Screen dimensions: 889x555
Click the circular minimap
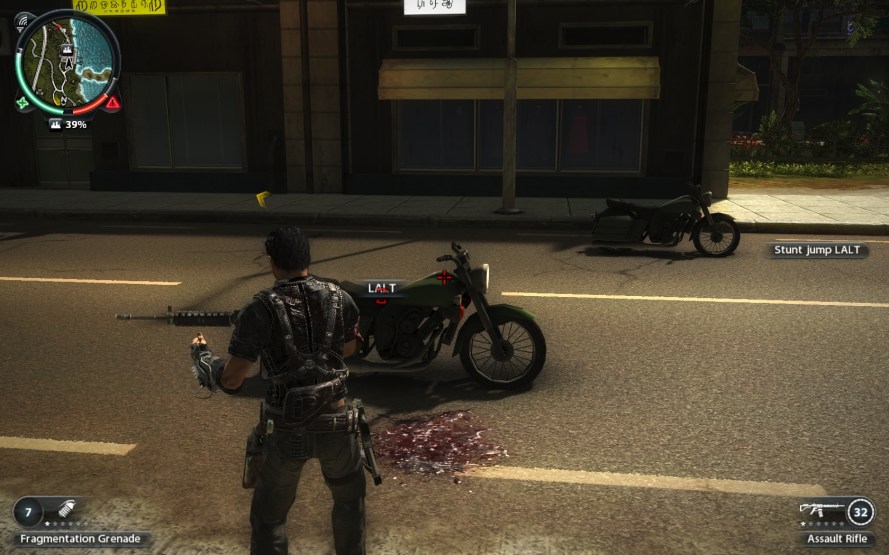point(67,60)
